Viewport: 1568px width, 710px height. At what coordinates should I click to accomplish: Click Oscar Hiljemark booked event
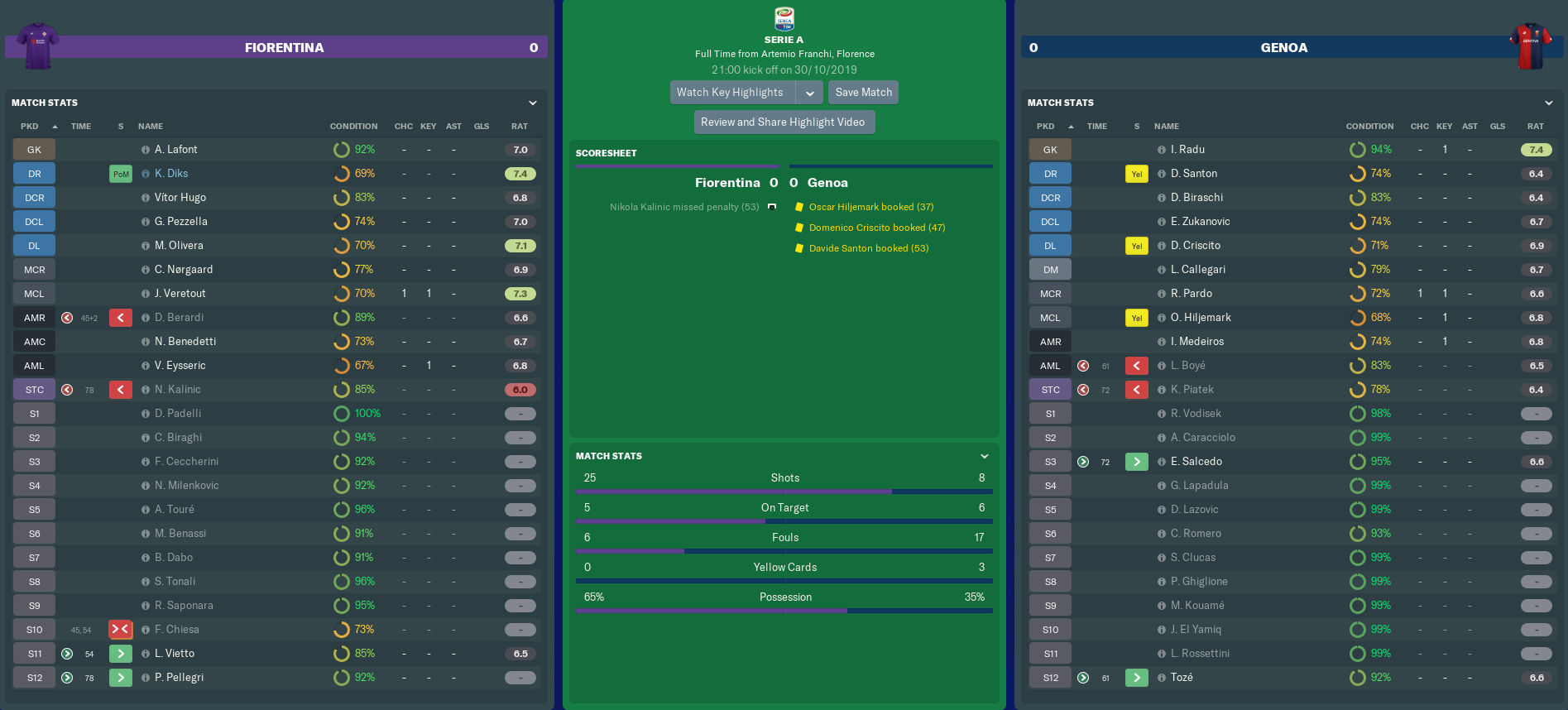click(x=870, y=207)
